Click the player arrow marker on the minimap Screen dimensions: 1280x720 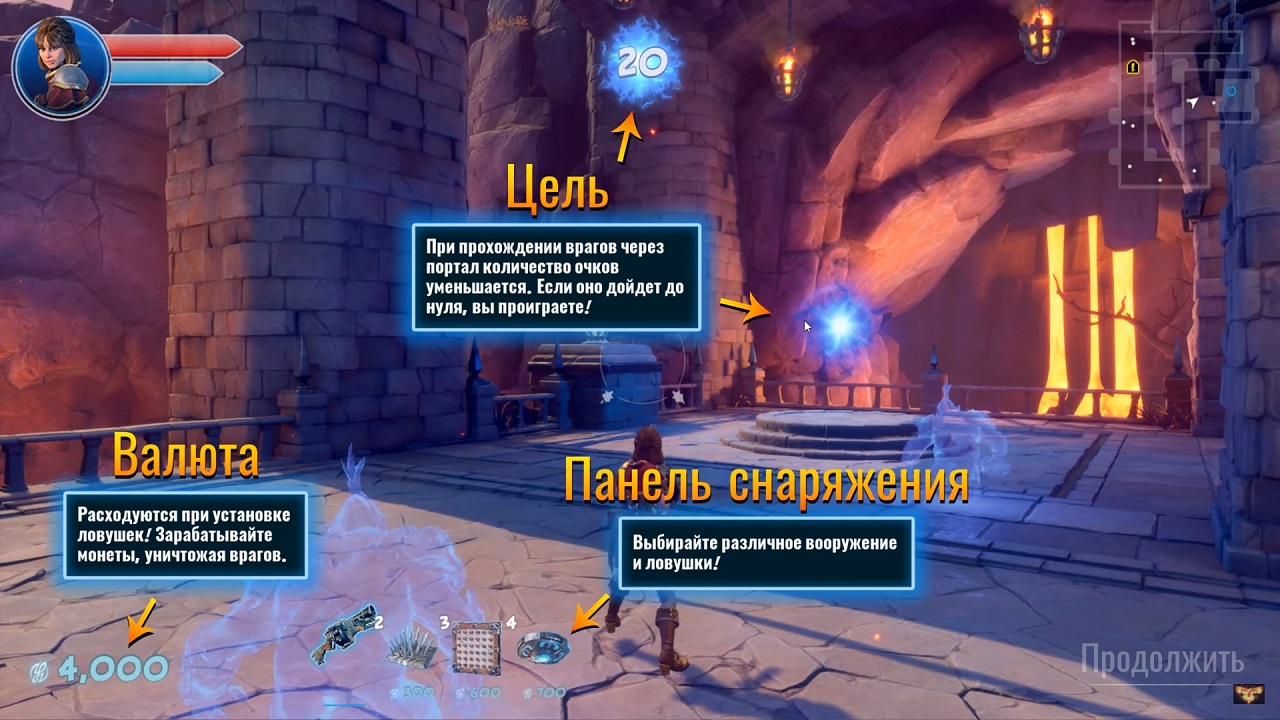(x=1193, y=103)
